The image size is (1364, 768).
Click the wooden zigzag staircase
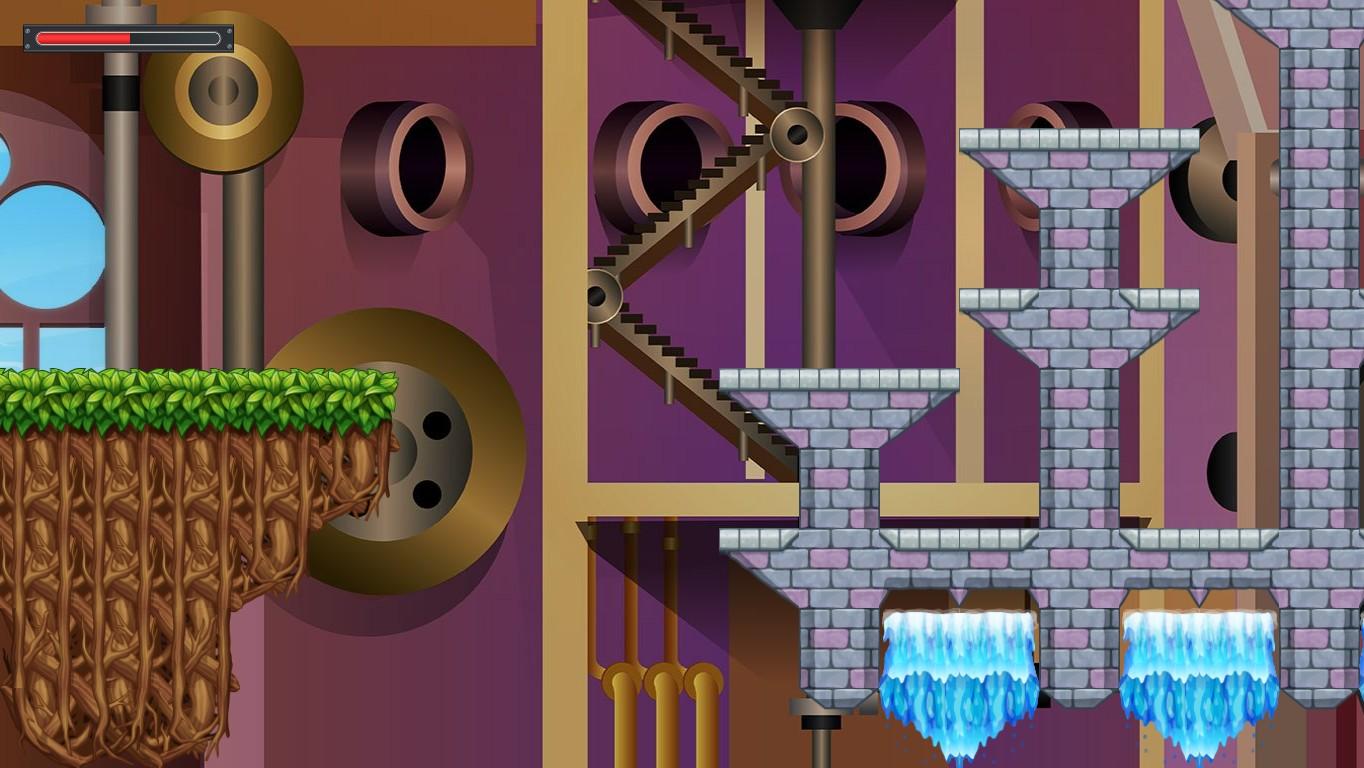tap(690, 230)
